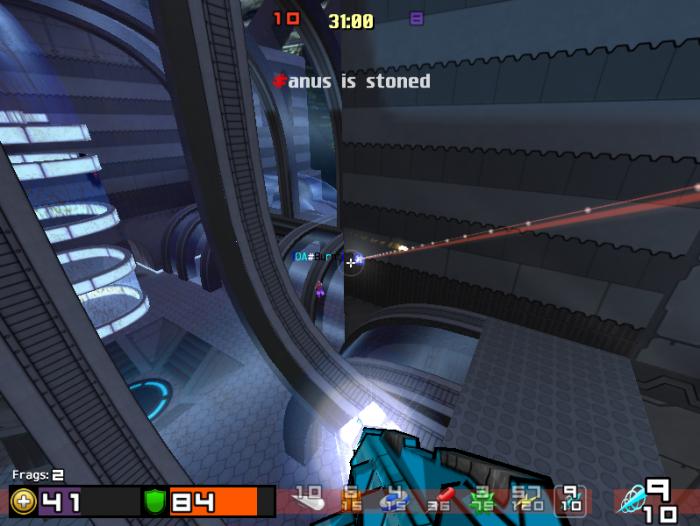Switch to the orange weapon with 6/15 ammo
700x526 pixels.
pos(350,498)
